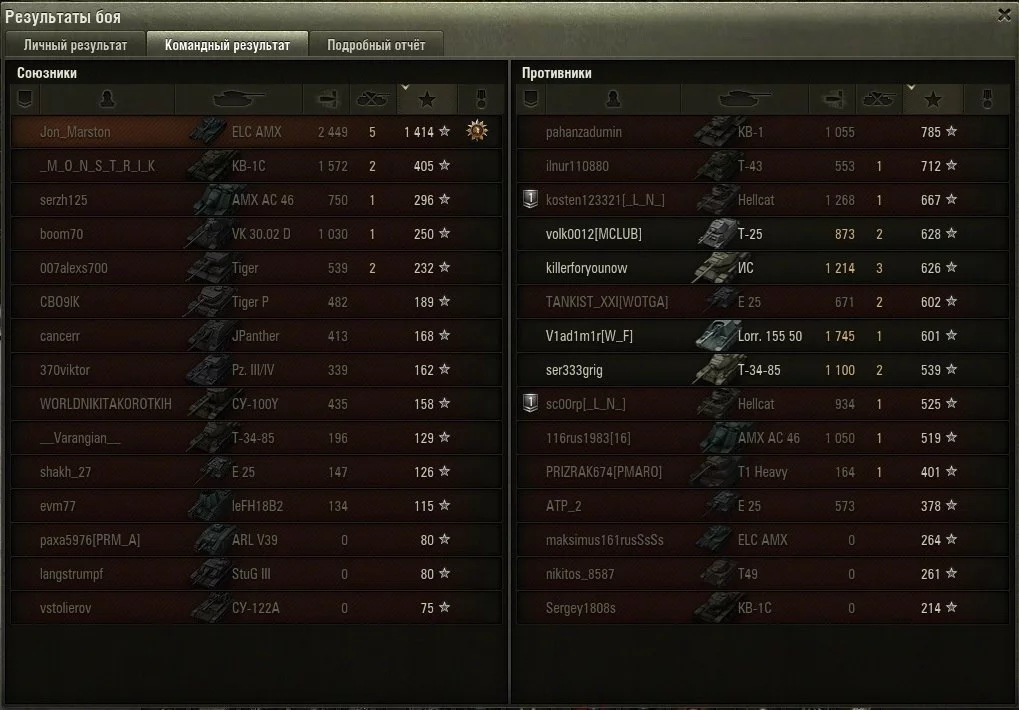Image resolution: width=1019 pixels, height=710 pixels.
Task: Click ally player vstolierov row
Action: pos(66,608)
